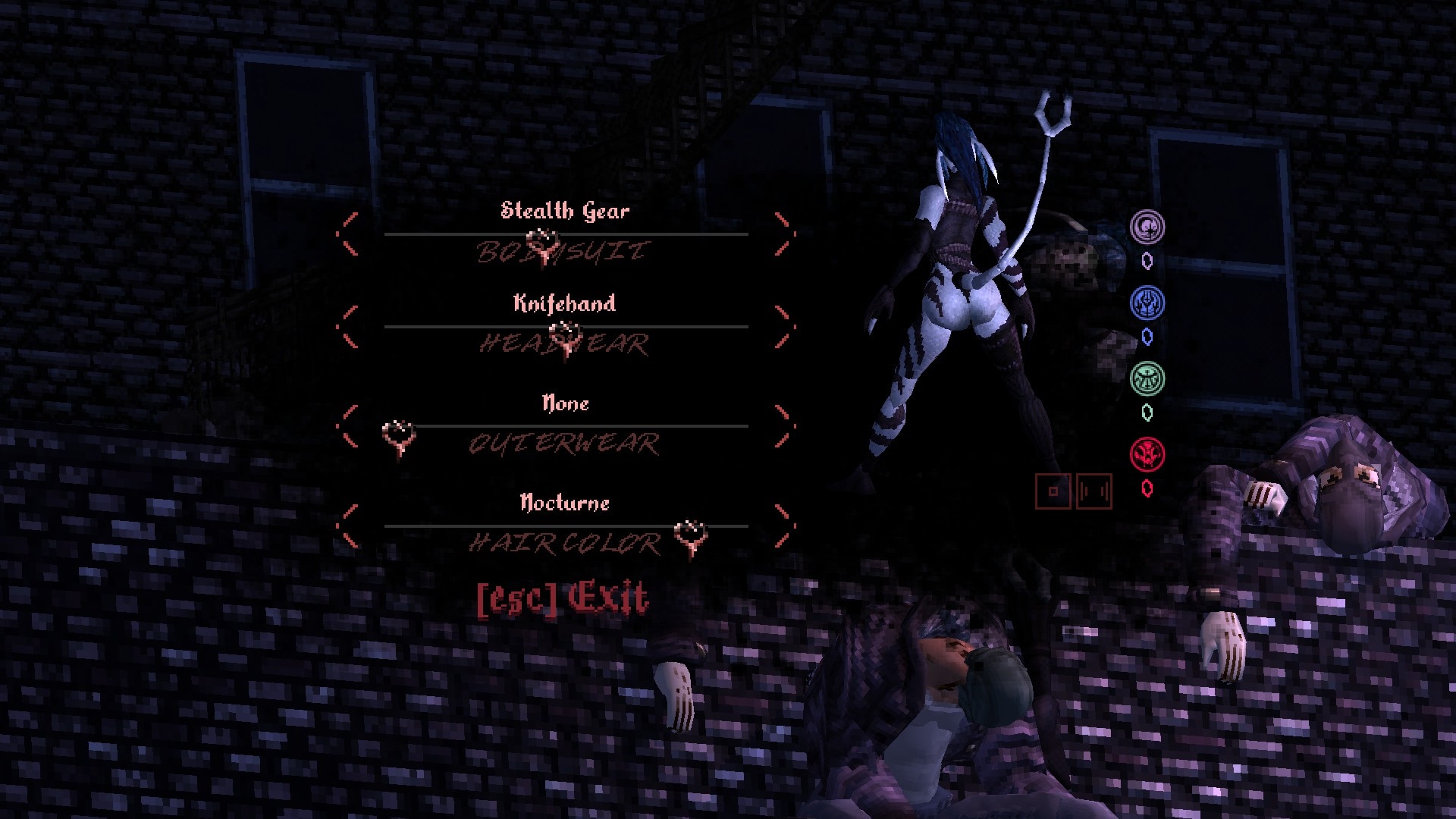The width and height of the screenshot is (1456, 819).
Task: Select the next Bodysuit option
Action: pos(784,234)
